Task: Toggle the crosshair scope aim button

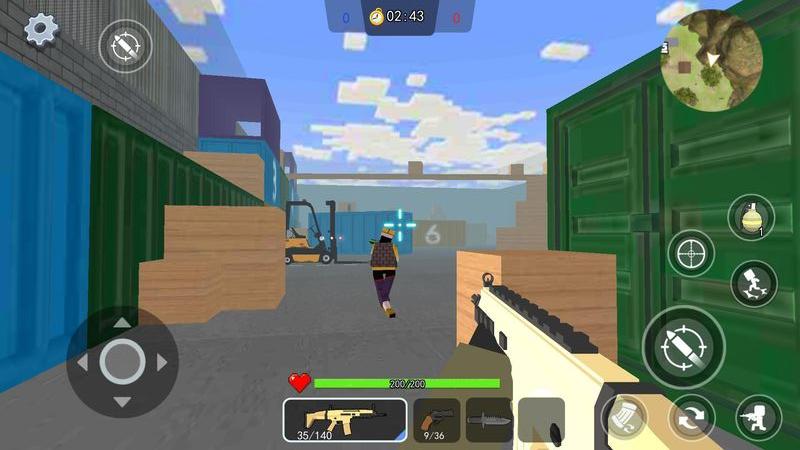Action: point(691,253)
